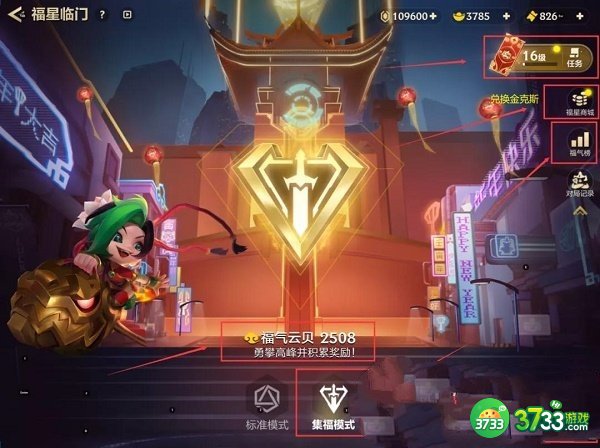Viewport: 600px width, 448px height.
Task: Add tickets with the plus button
Action: point(579,16)
